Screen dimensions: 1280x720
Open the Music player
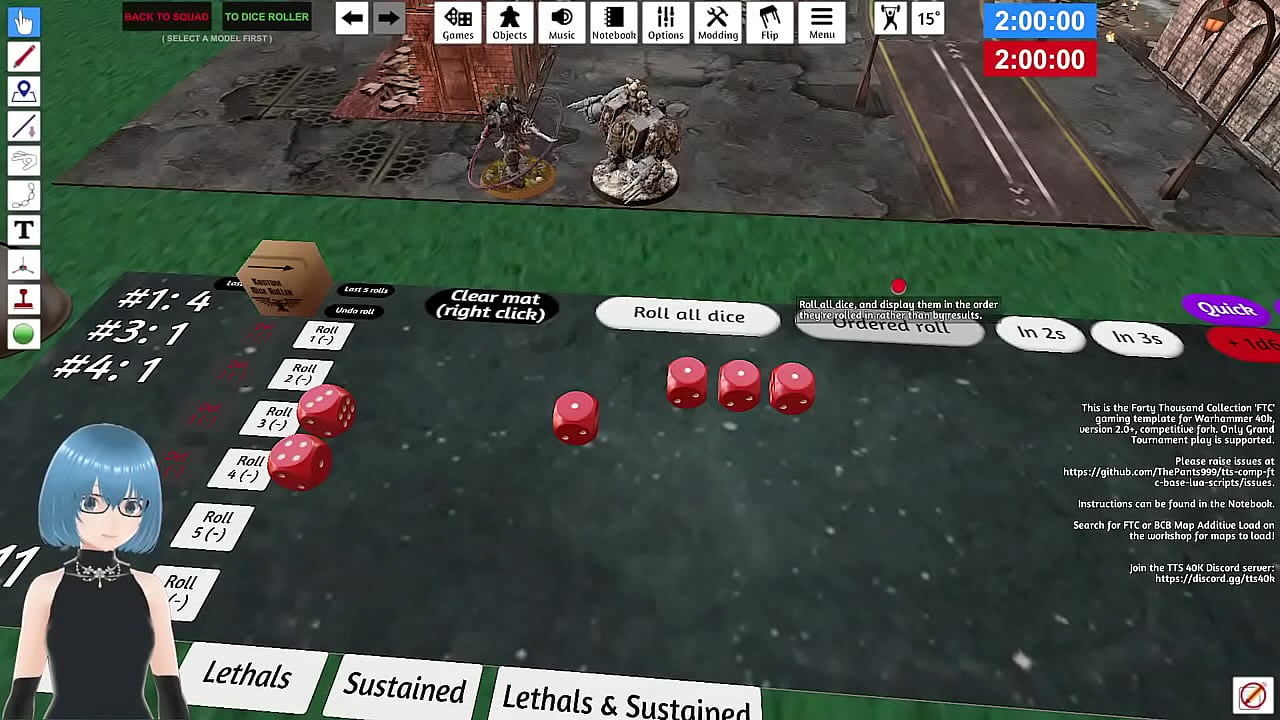[562, 22]
